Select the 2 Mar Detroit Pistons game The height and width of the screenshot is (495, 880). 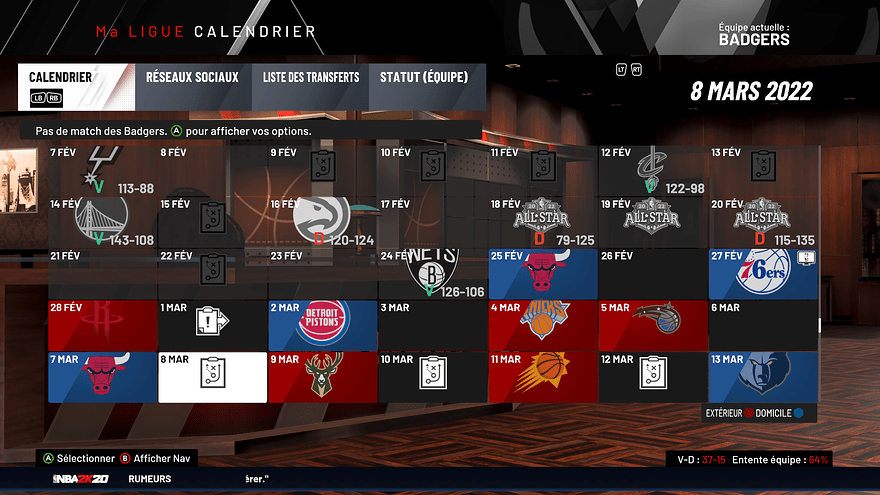[x=323, y=324]
